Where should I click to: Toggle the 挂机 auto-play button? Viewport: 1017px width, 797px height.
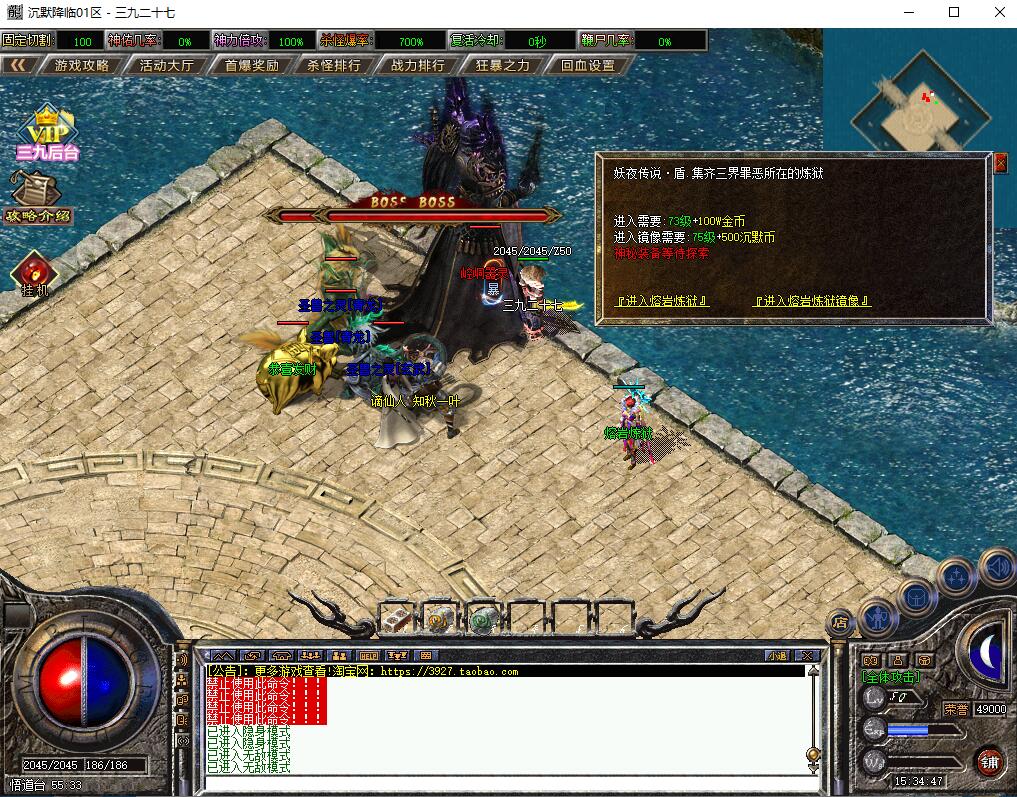36,274
